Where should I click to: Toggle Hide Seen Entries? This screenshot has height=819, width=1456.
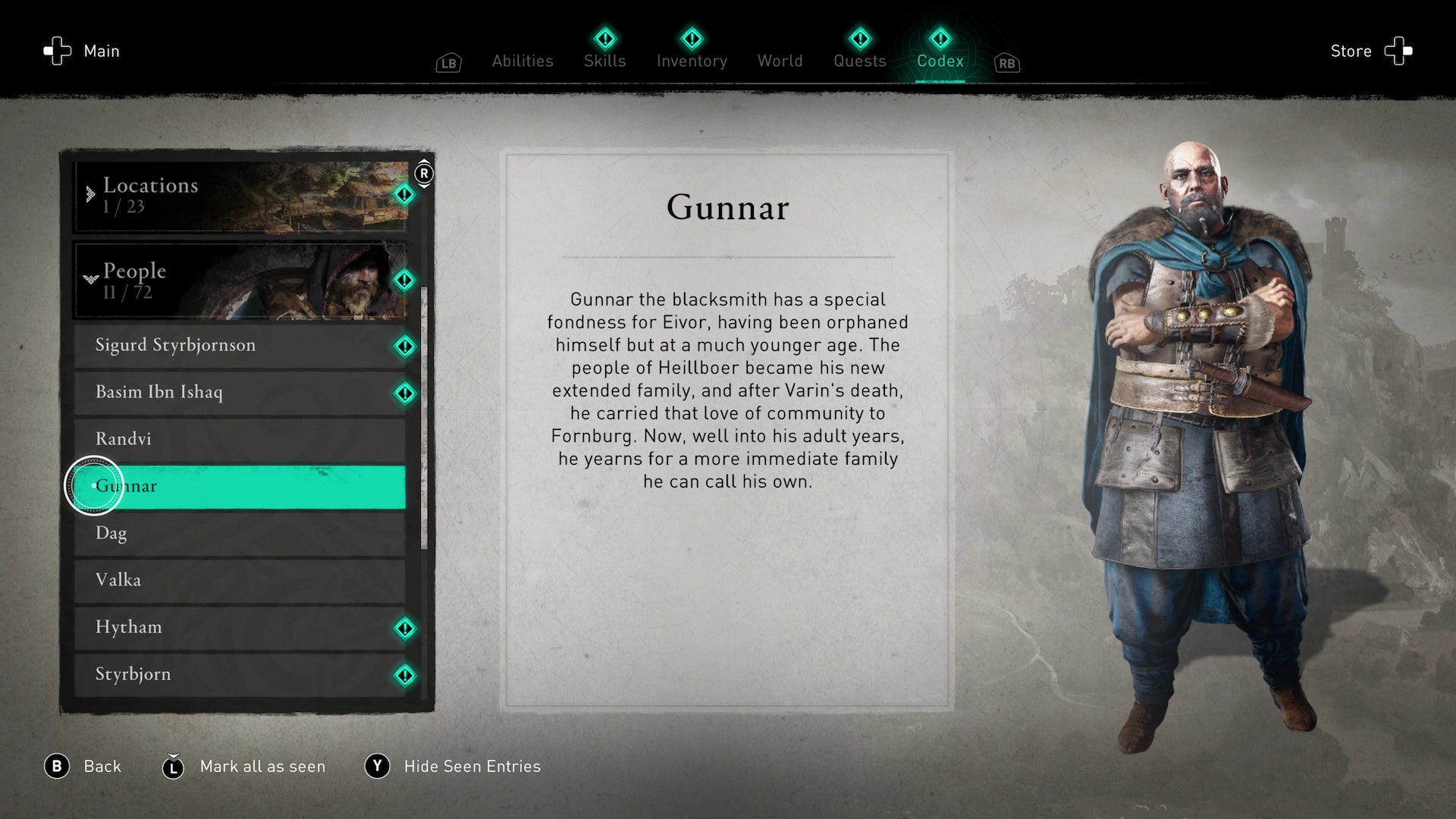tap(471, 767)
